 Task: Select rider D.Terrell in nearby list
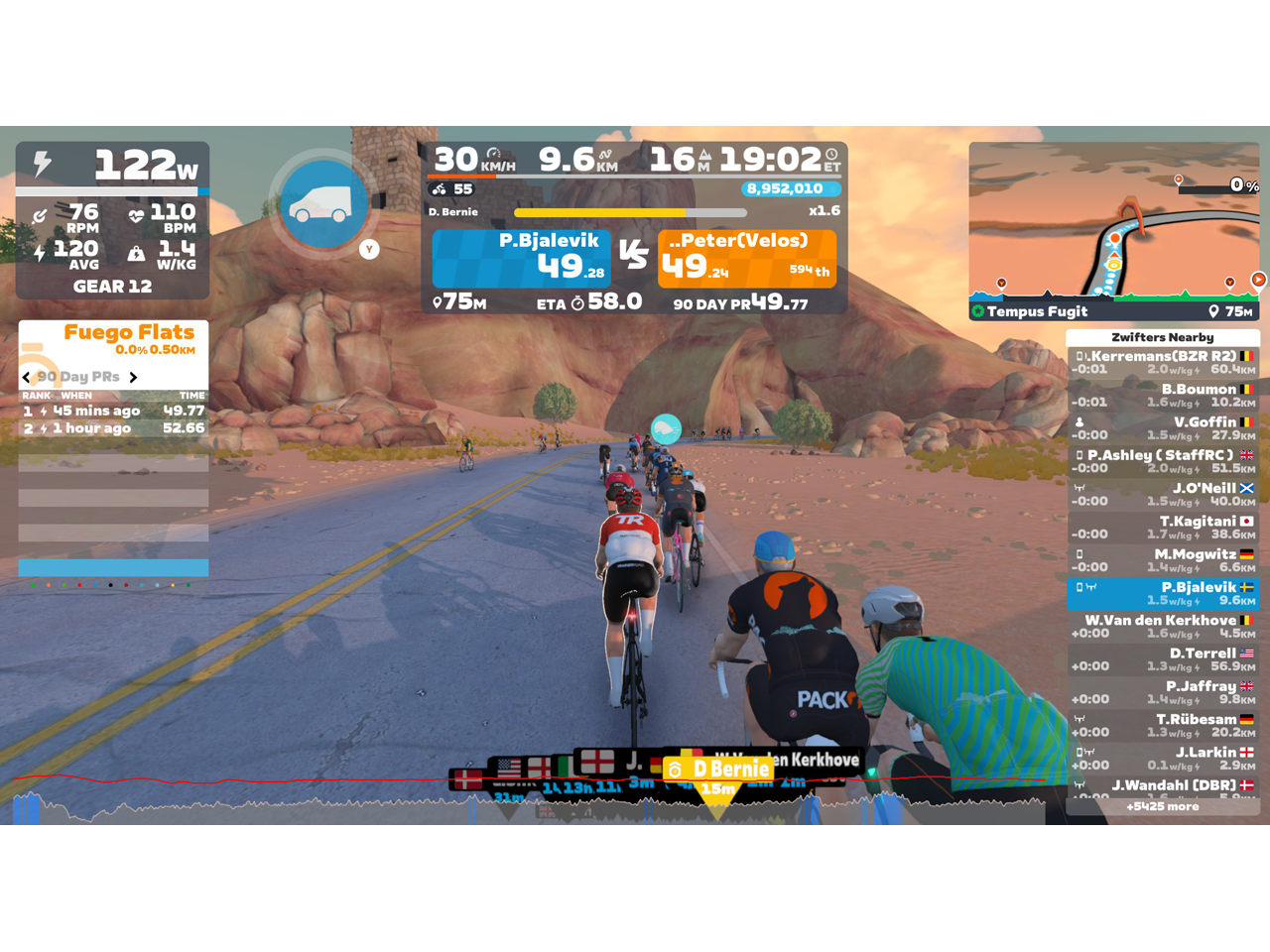(1162, 659)
